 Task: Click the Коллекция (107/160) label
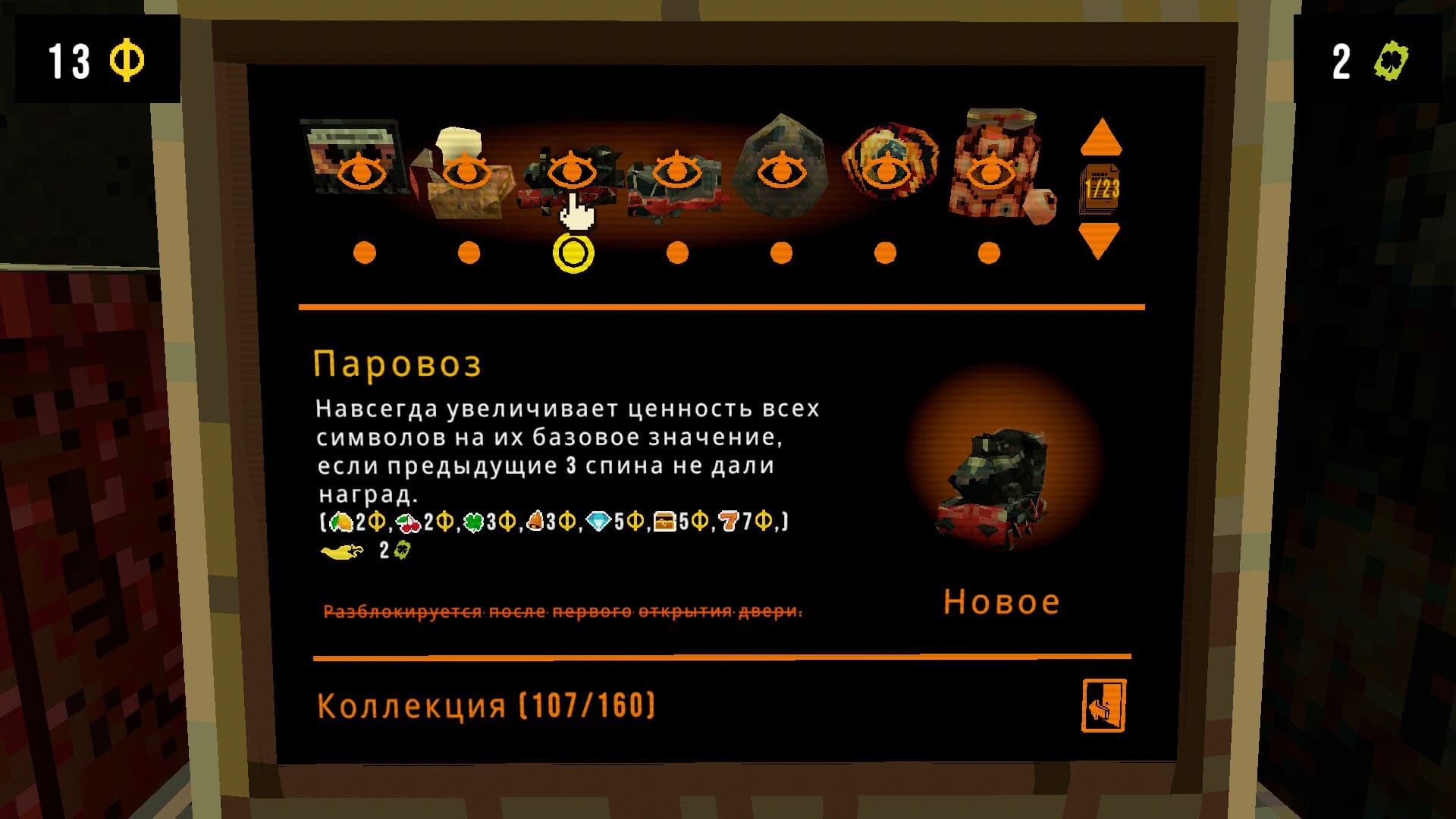485,706
